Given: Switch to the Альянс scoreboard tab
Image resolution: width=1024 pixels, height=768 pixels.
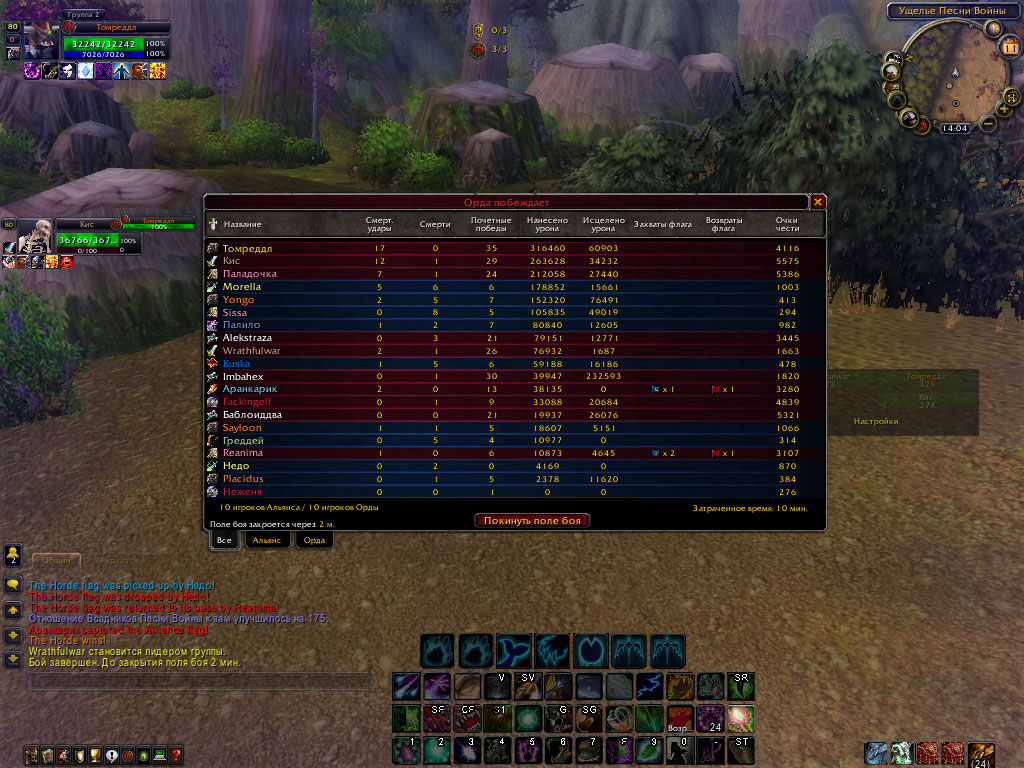Looking at the screenshot, I should point(267,539).
